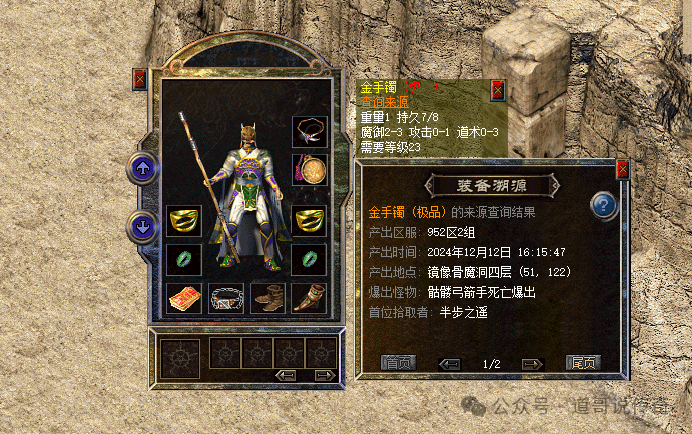Viewport: 692px width, 434px height.
Task: Close the character equipment panel
Action: coord(139,79)
